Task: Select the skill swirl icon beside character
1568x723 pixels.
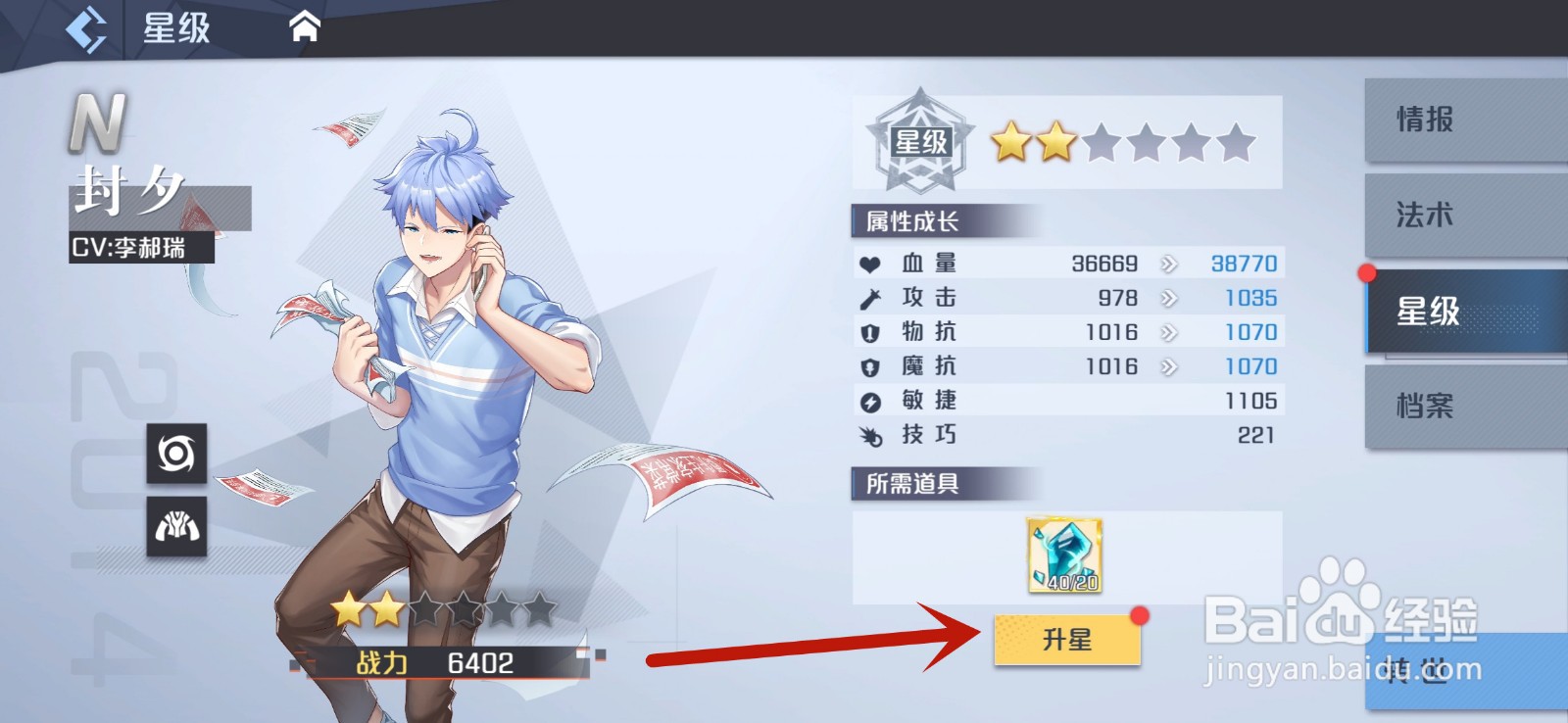Action: point(178,455)
